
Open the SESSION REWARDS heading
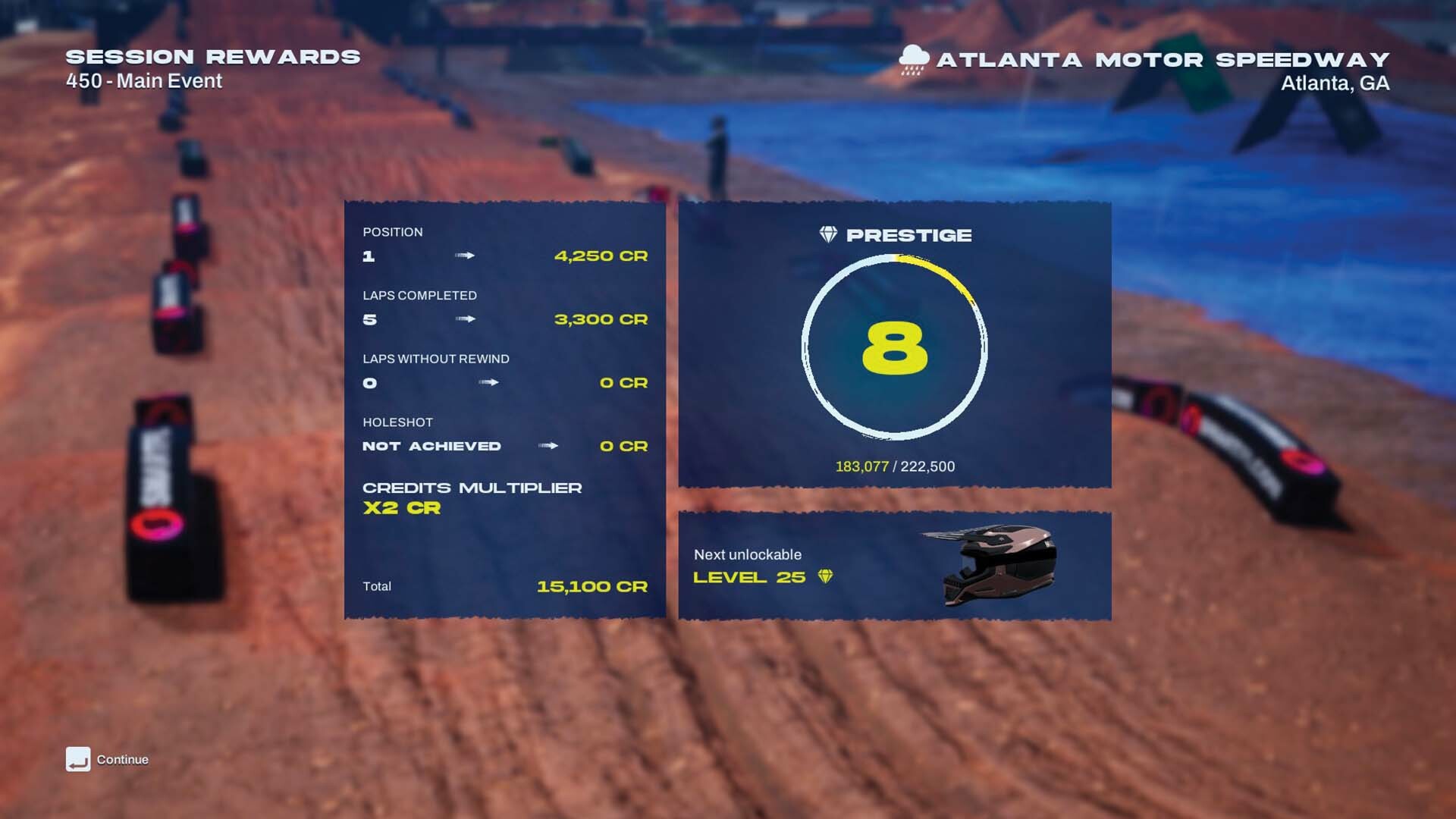[x=212, y=55]
